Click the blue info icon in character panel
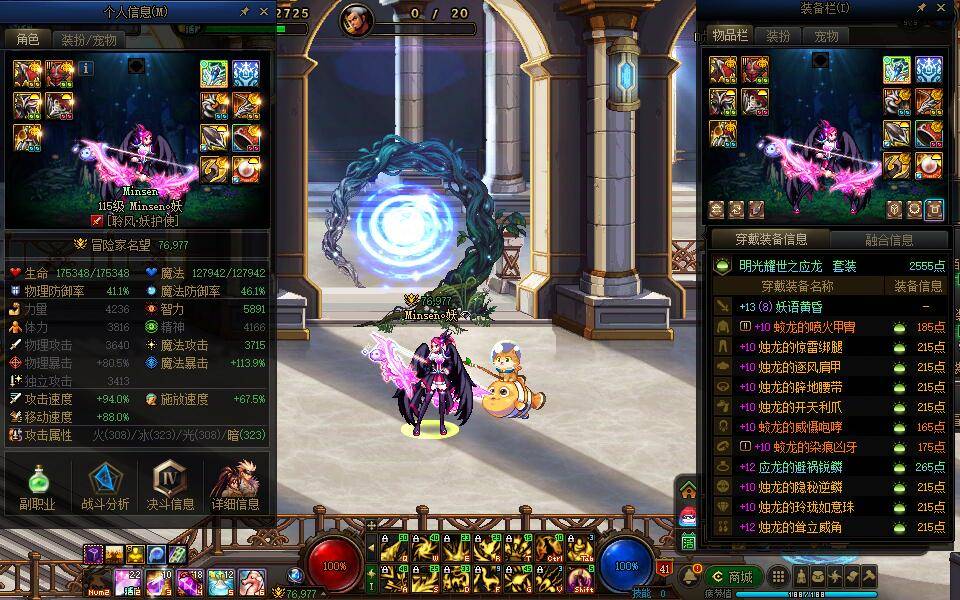The image size is (960, 600). (86, 68)
